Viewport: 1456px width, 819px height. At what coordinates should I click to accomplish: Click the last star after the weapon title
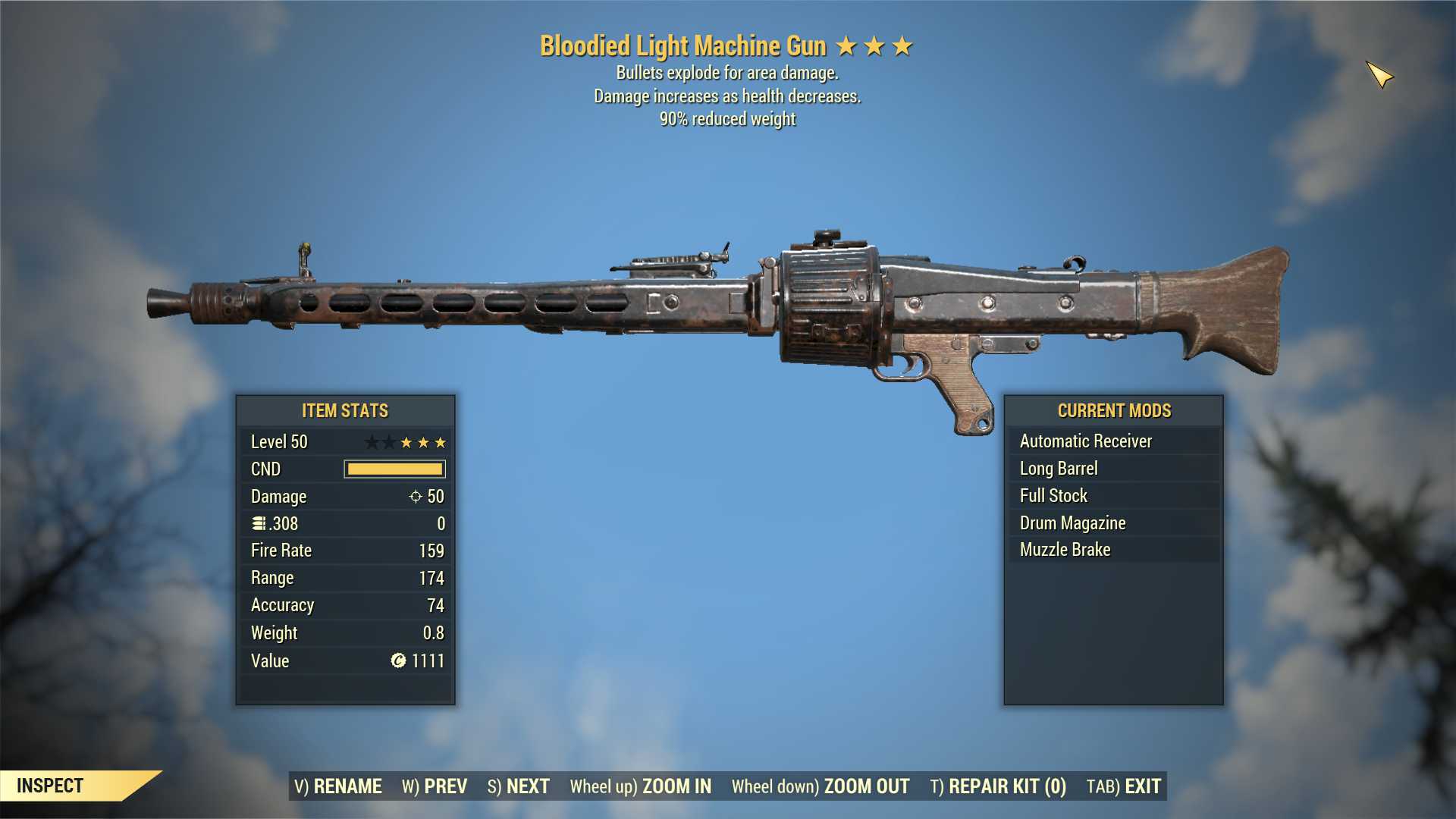click(902, 45)
